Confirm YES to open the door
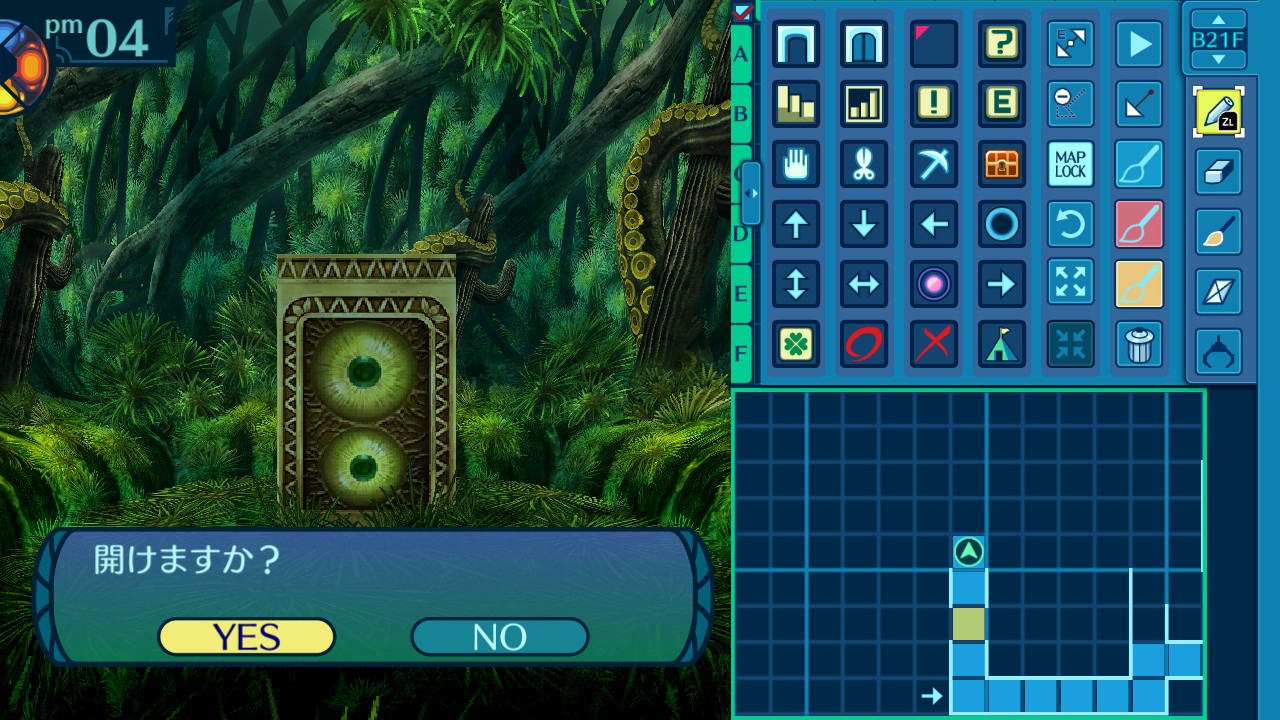 click(246, 637)
